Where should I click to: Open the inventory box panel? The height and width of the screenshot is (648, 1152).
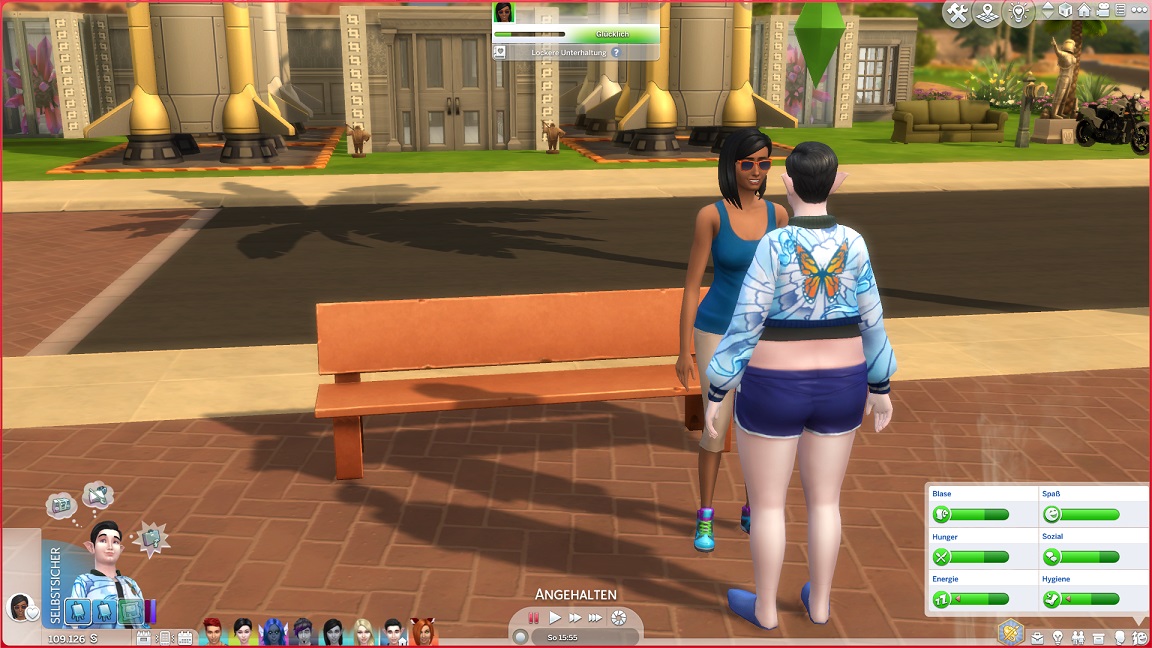1099,637
